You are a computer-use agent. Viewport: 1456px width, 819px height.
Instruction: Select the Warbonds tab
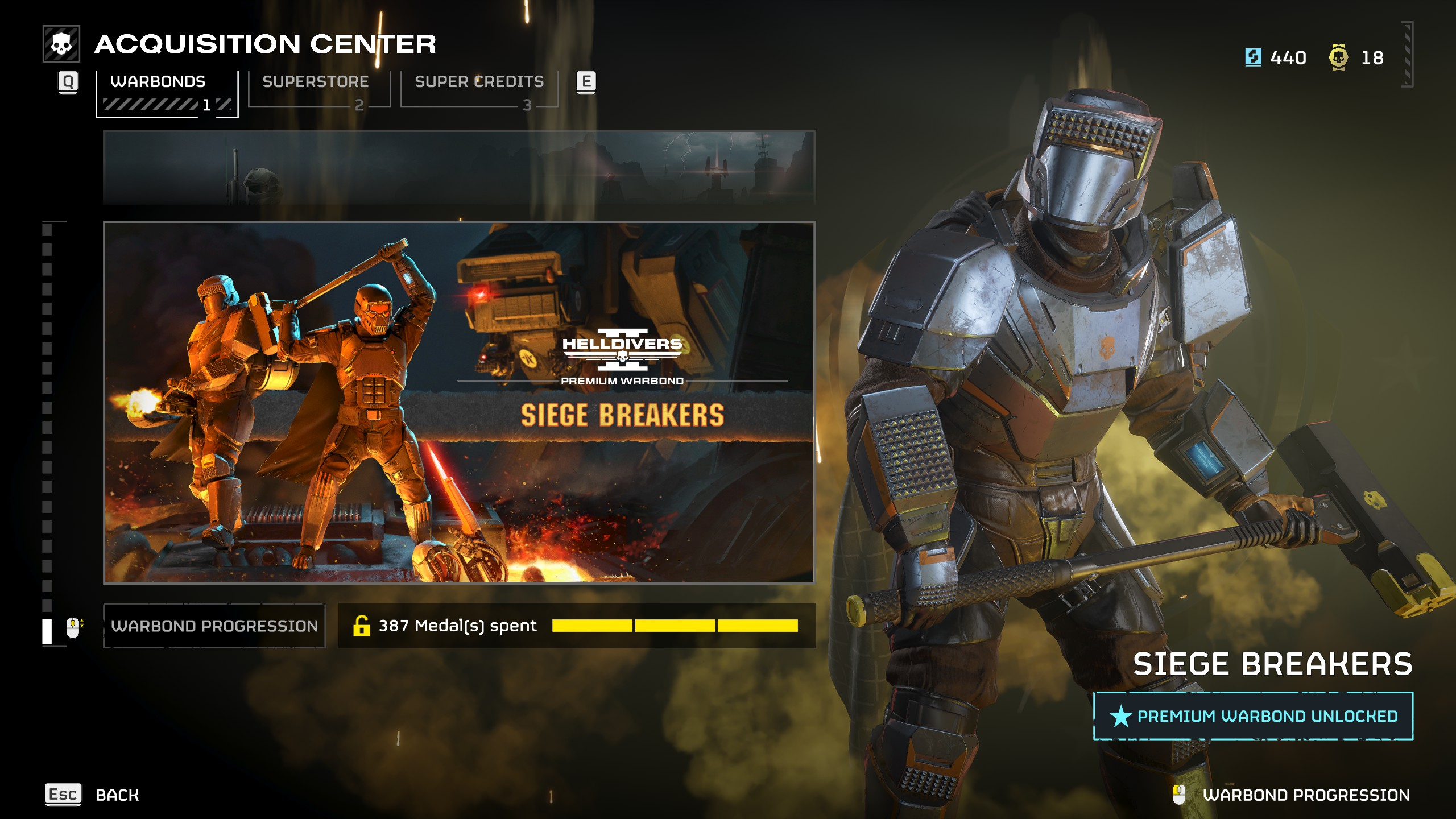[158, 81]
